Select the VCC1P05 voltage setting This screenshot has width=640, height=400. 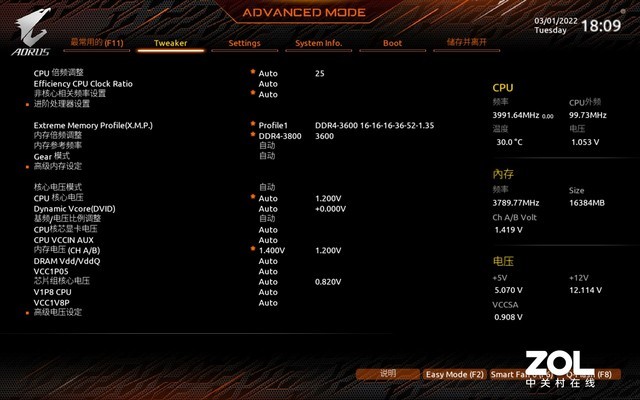(51, 270)
